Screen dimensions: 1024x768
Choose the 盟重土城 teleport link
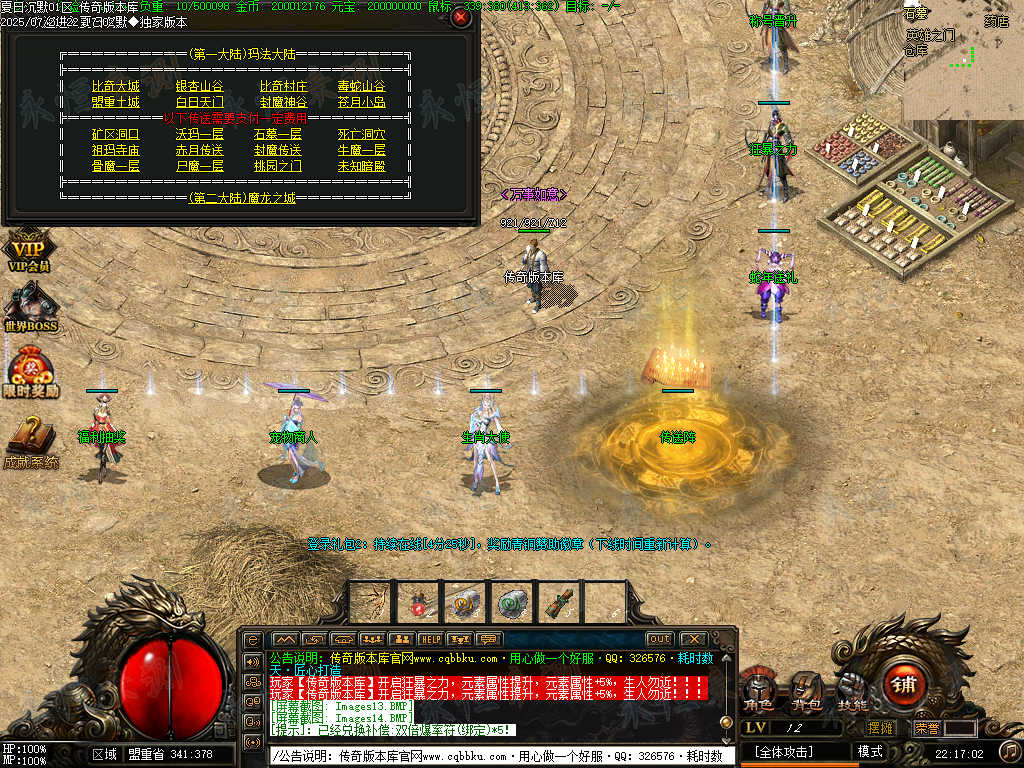tap(115, 102)
